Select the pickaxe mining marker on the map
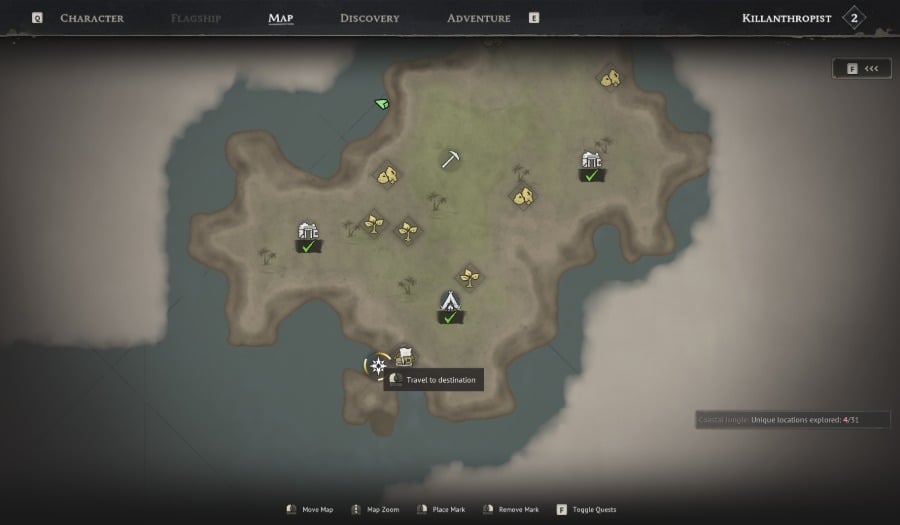 [450, 159]
